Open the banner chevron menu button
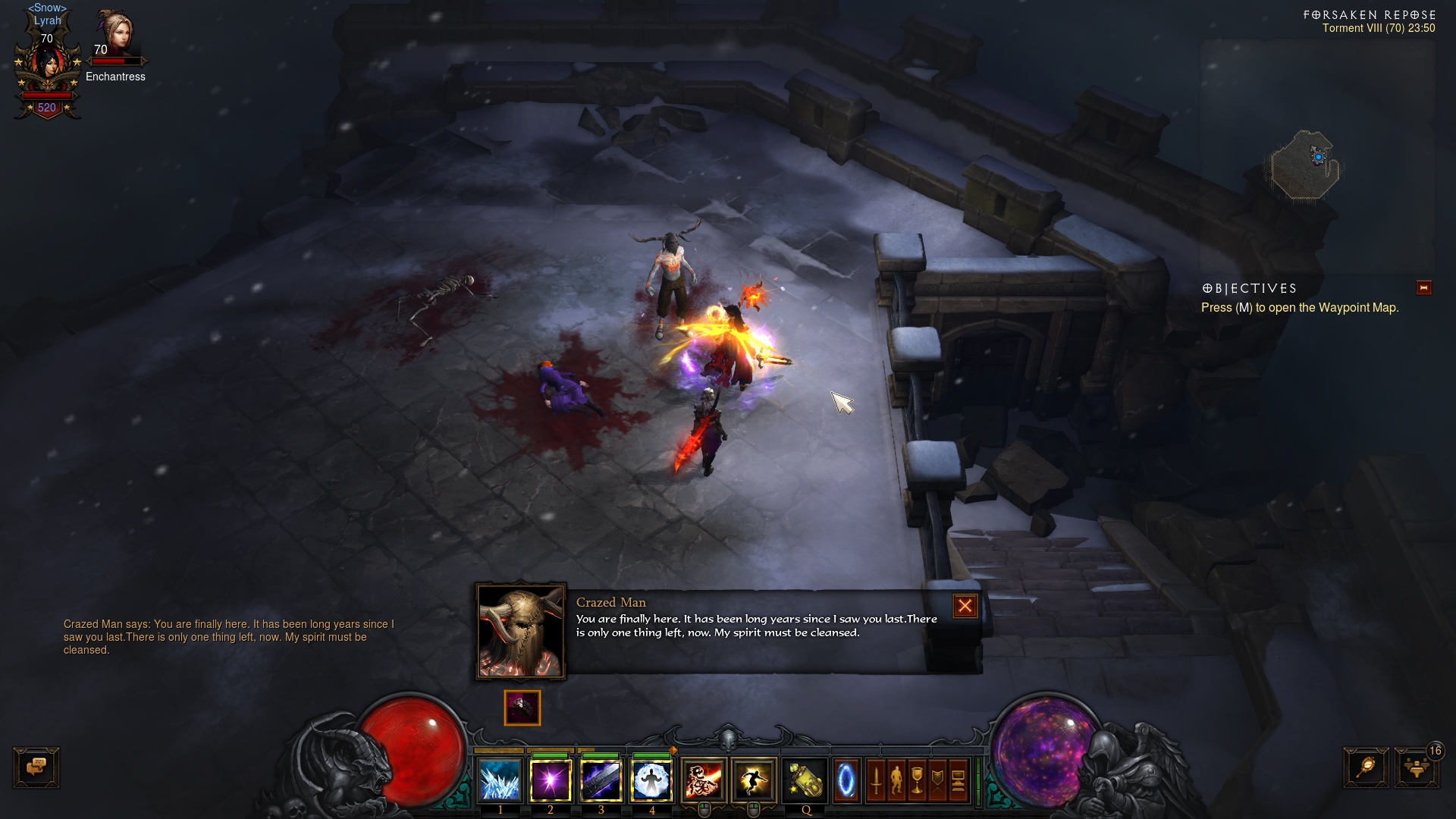This screenshot has width=1456, height=819. pyautogui.click(x=937, y=780)
